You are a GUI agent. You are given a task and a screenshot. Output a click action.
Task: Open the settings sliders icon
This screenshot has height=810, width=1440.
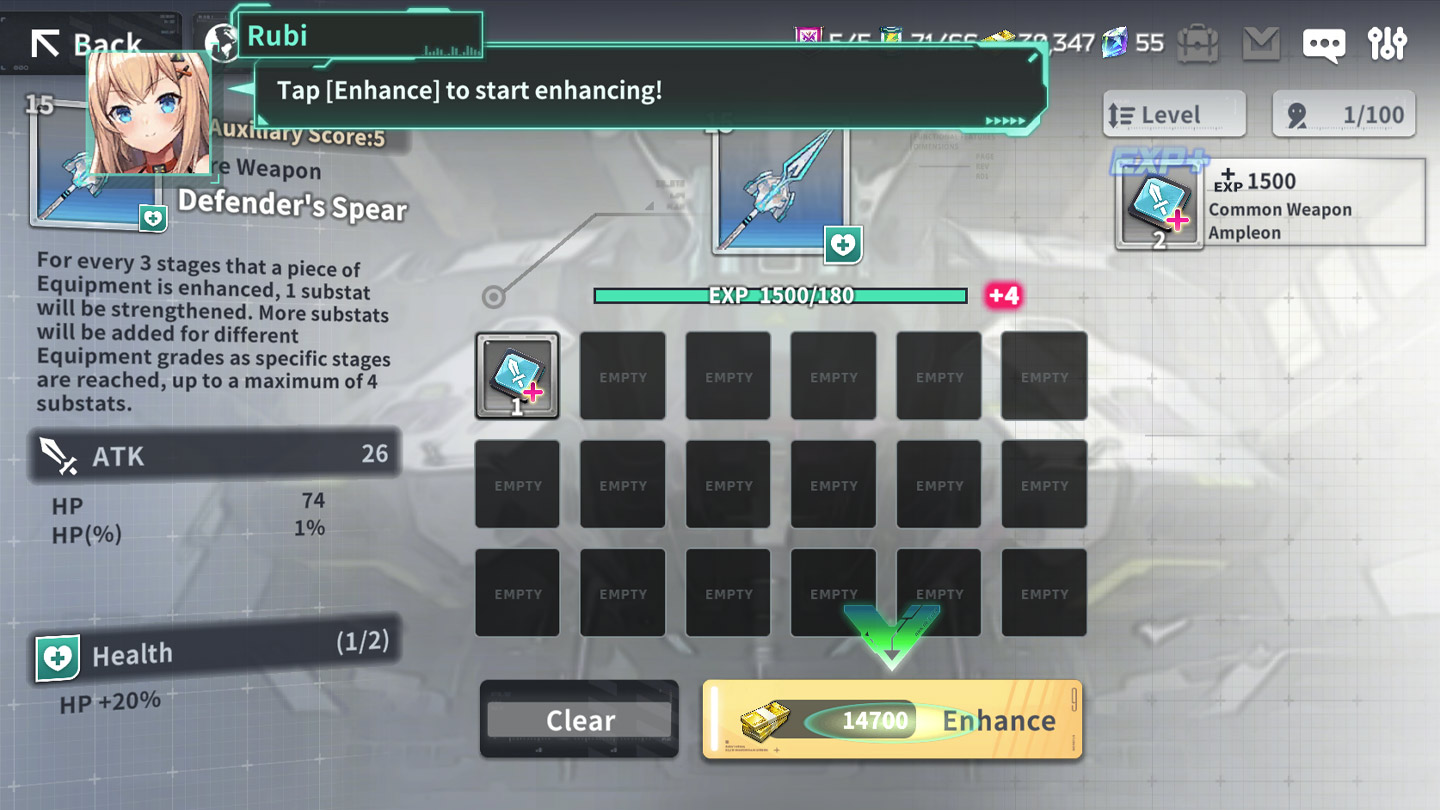(x=1388, y=43)
